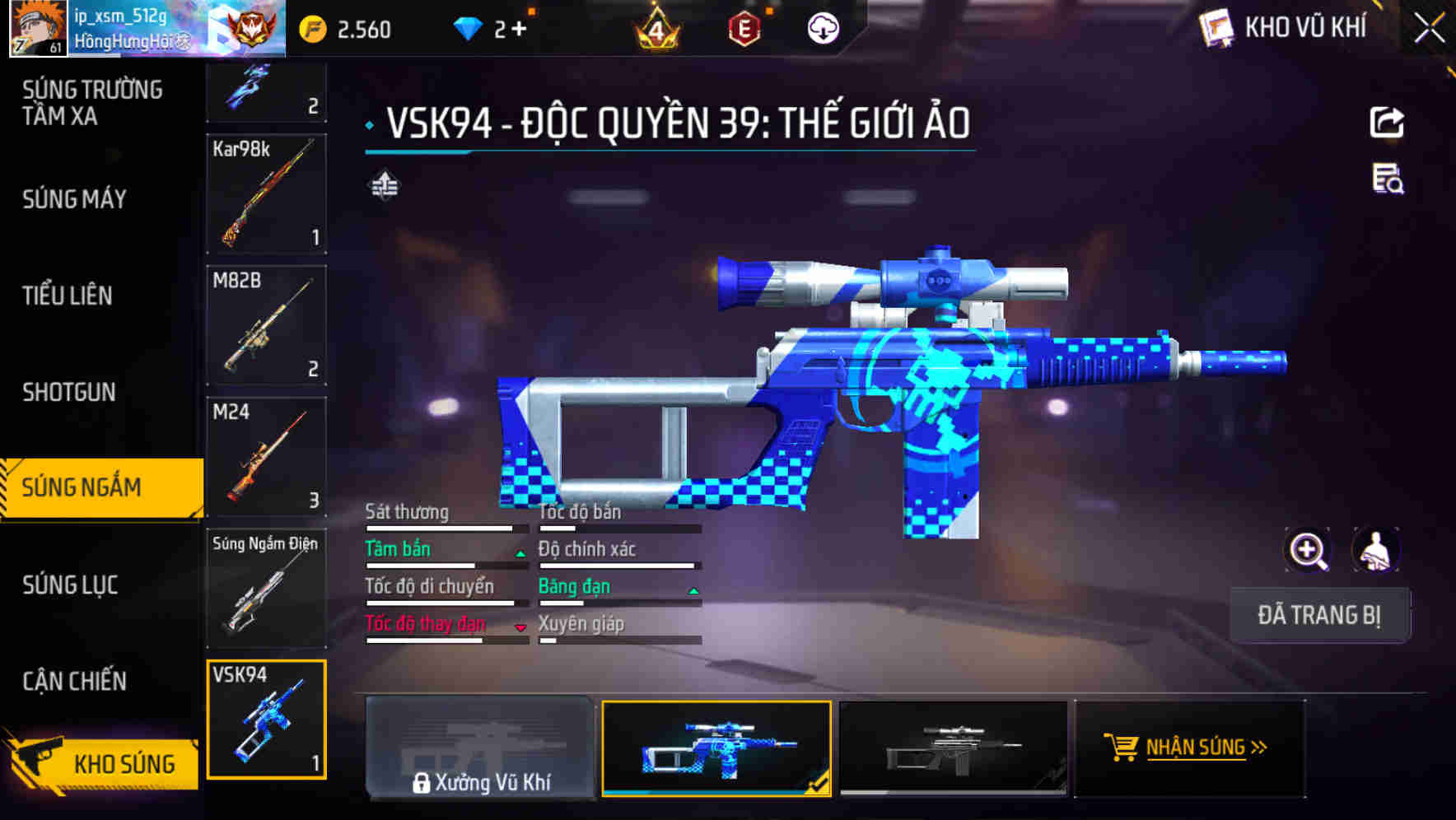This screenshot has width=1456, height=820.
Task: Select the upgrade icon below the weapon title
Action: (385, 184)
